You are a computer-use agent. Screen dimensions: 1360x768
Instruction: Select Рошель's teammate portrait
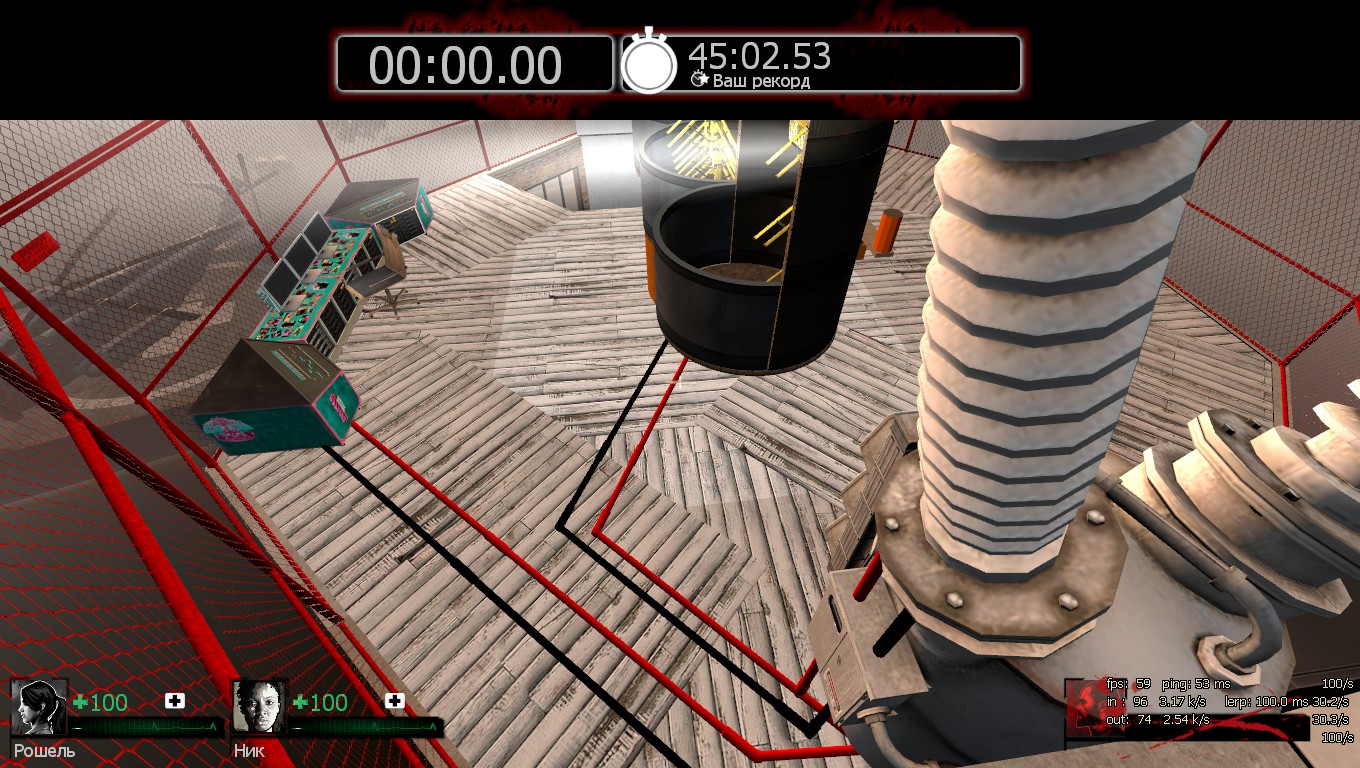40,707
